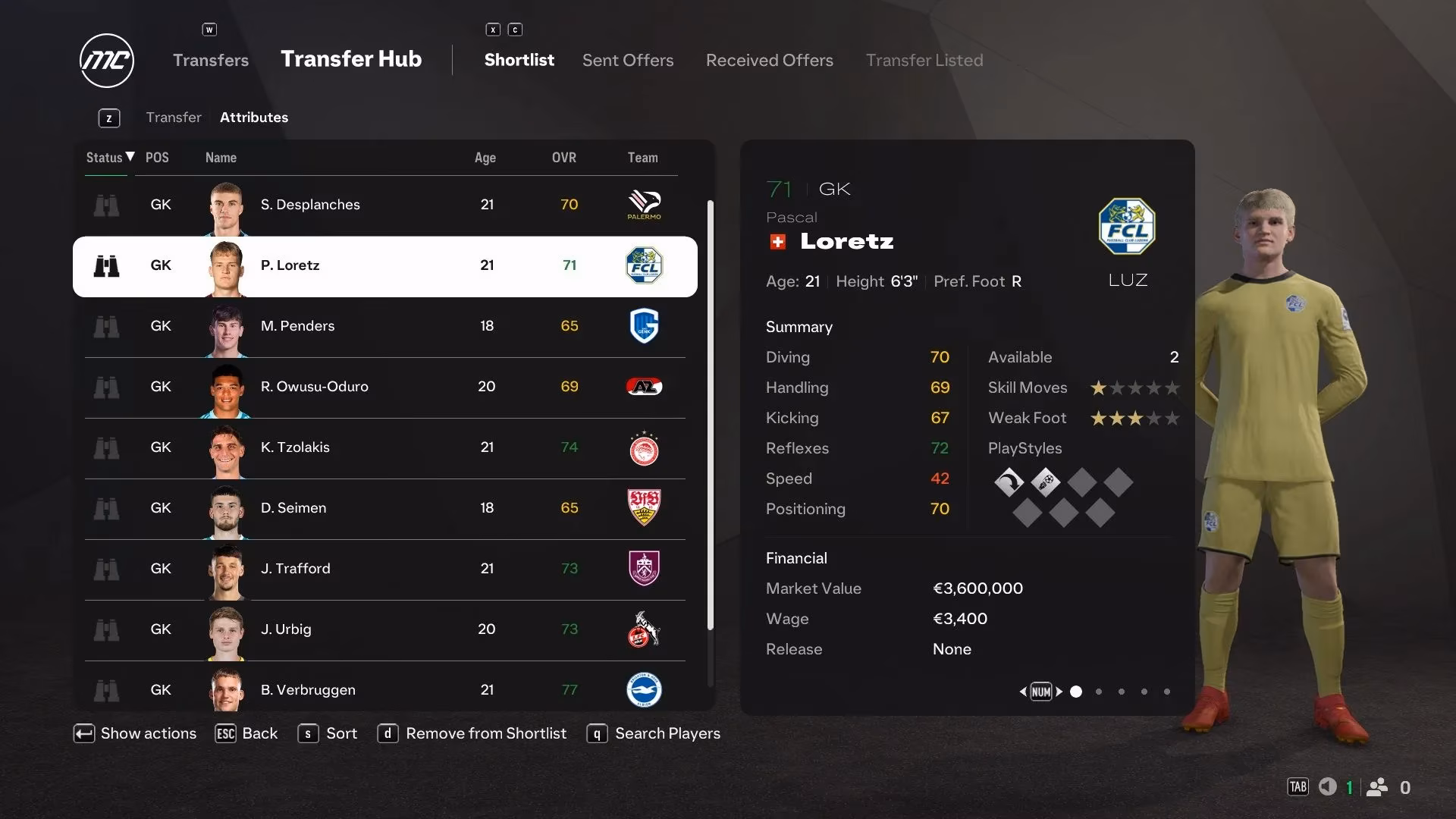
Task: Click the Palermo team badge for S. Desplanches
Action: point(645,204)
